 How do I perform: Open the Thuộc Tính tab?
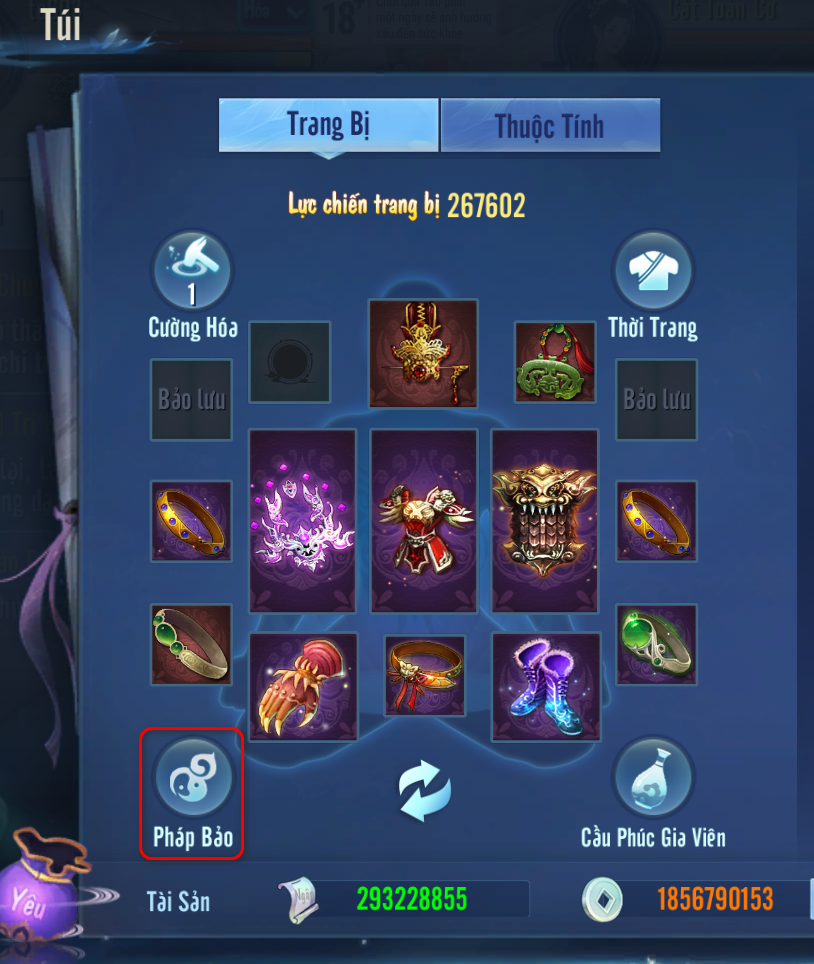pos(550,126)
